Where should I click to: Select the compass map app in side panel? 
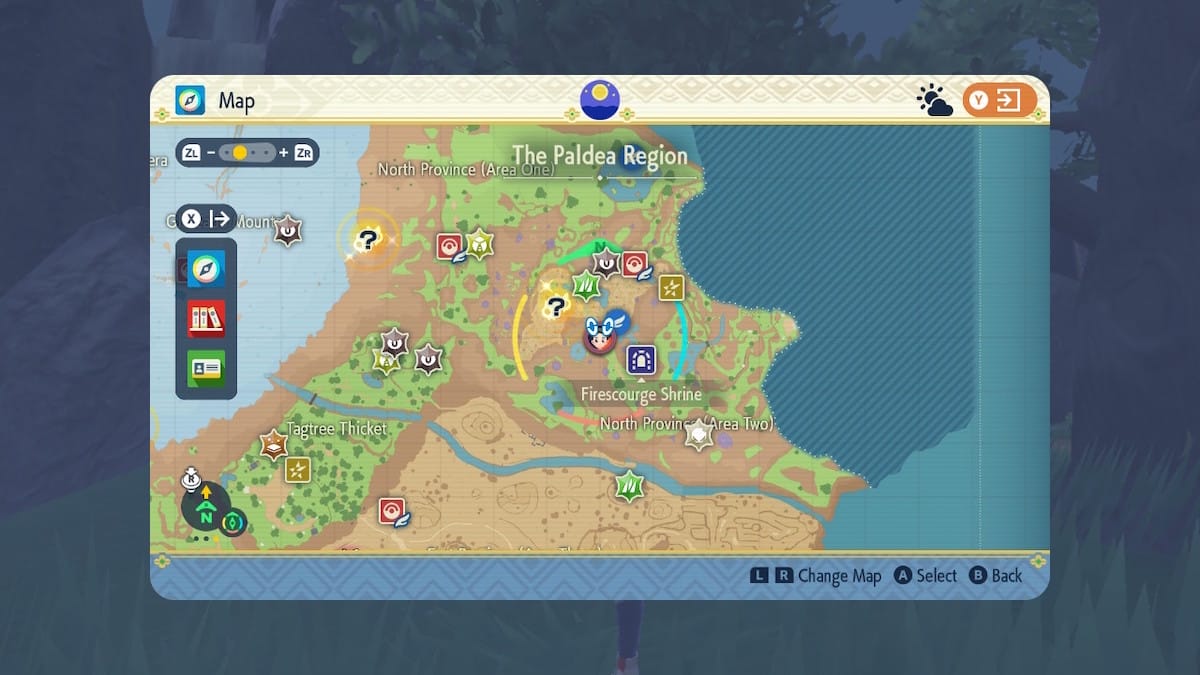[x=206, y=268]
